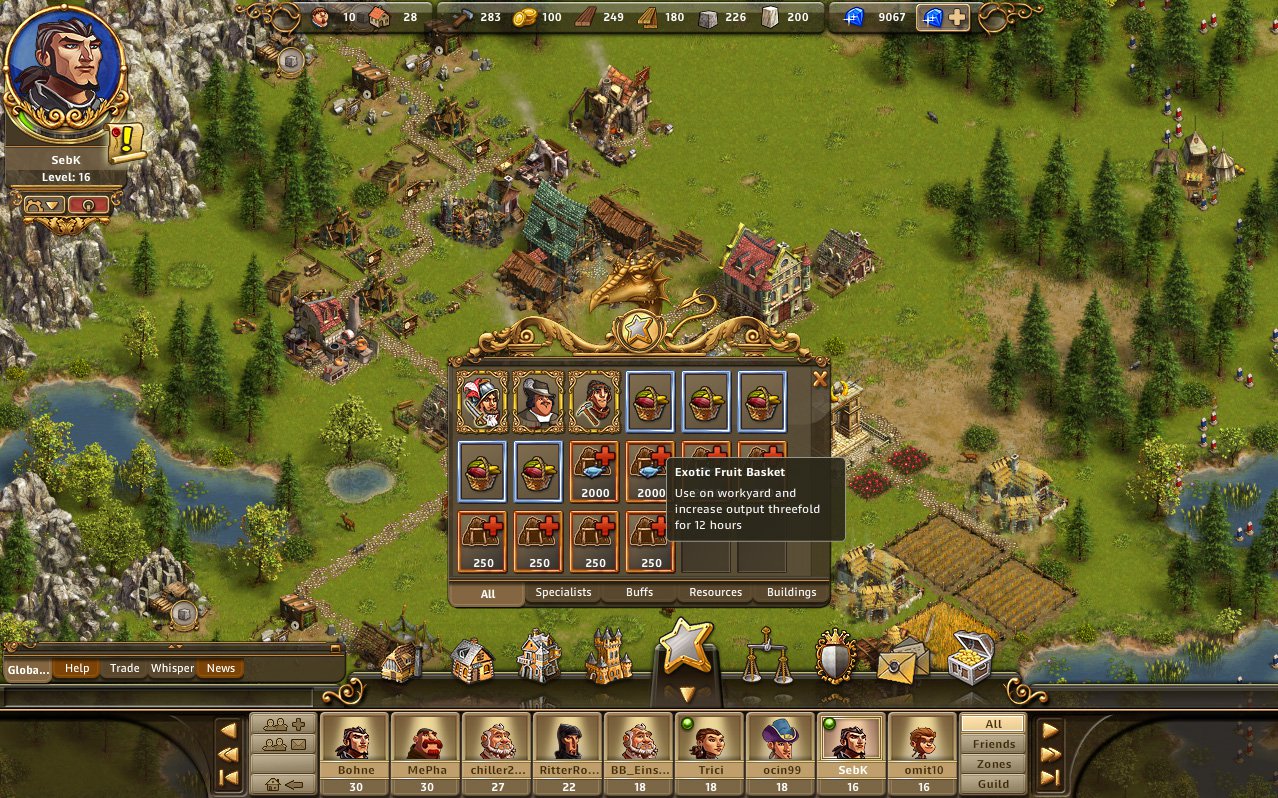Open the quest book with exclamation mark
This screenshot has width=1278, height=798.
pyautogui.click(x=127, y=143)
